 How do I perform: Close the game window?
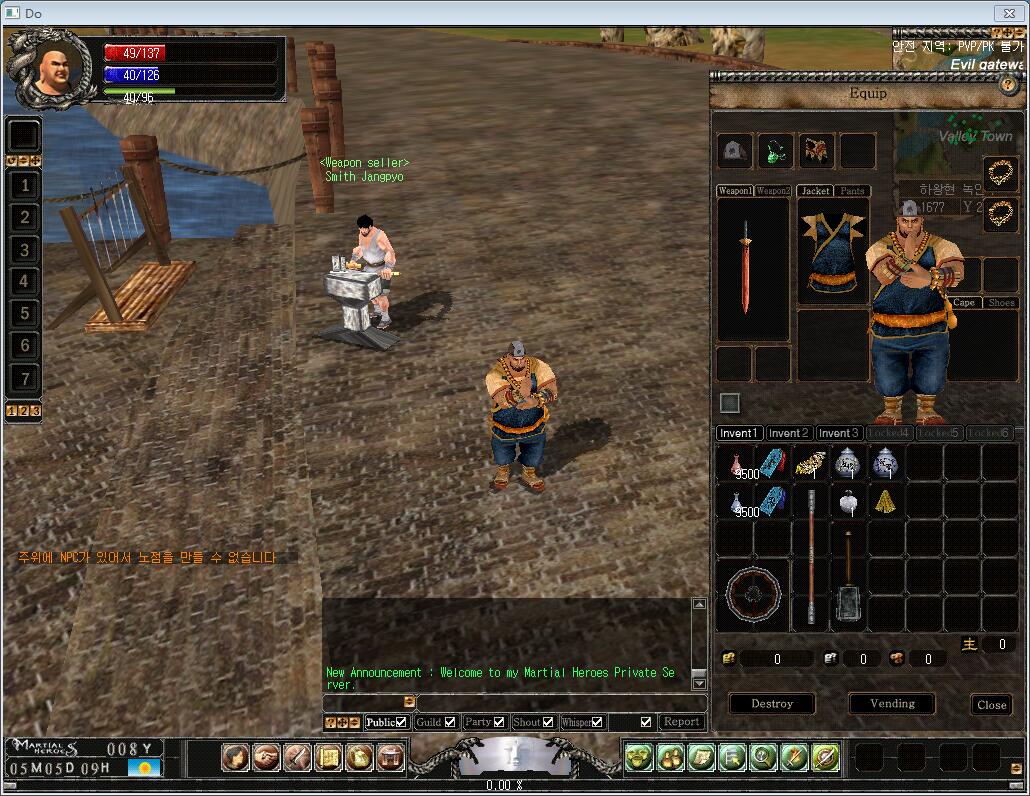click(1008, 13)
